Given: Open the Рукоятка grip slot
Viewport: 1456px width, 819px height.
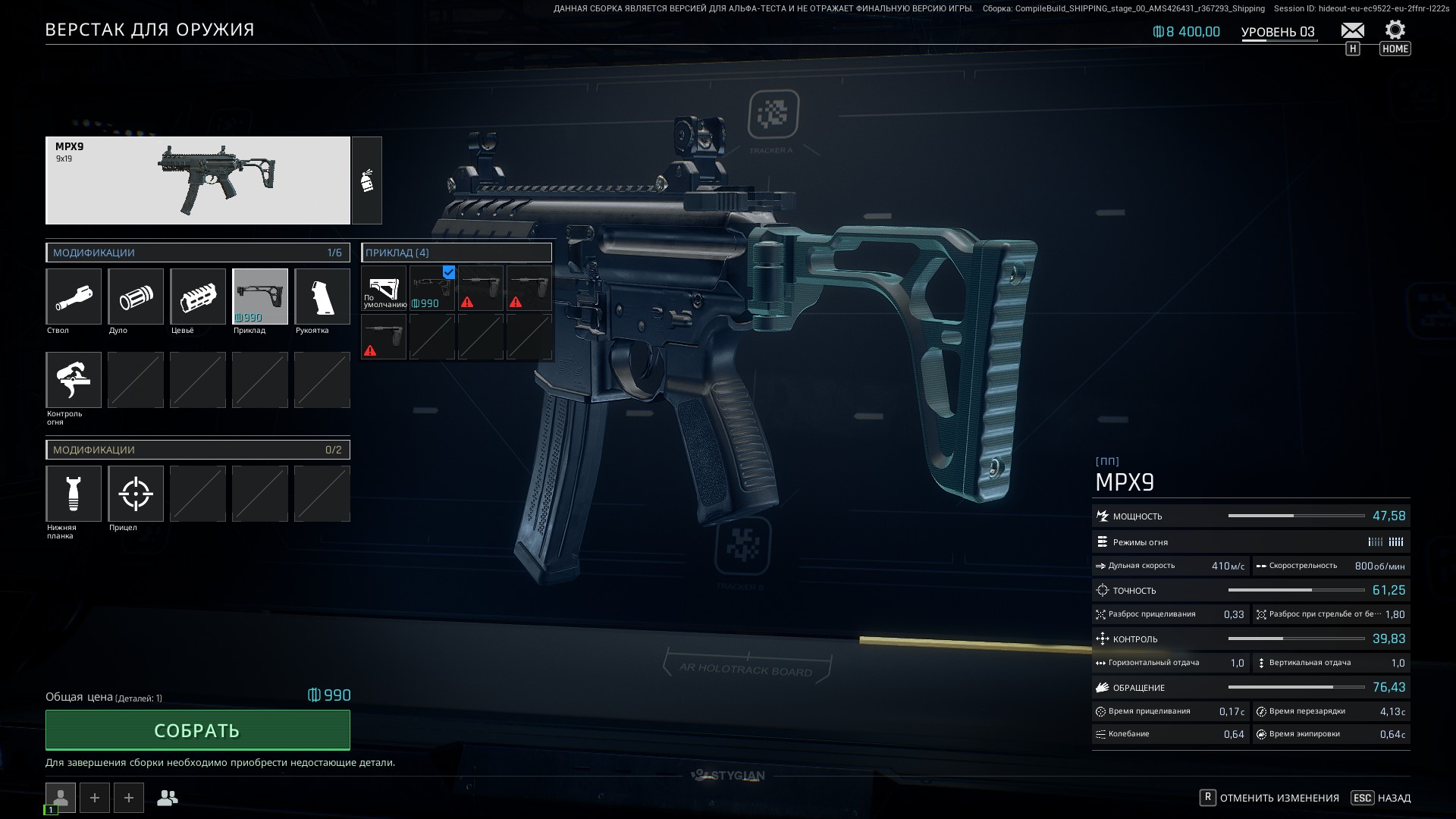Looking at the screenshot, I should pyautogui.click(x=322, y=297).
